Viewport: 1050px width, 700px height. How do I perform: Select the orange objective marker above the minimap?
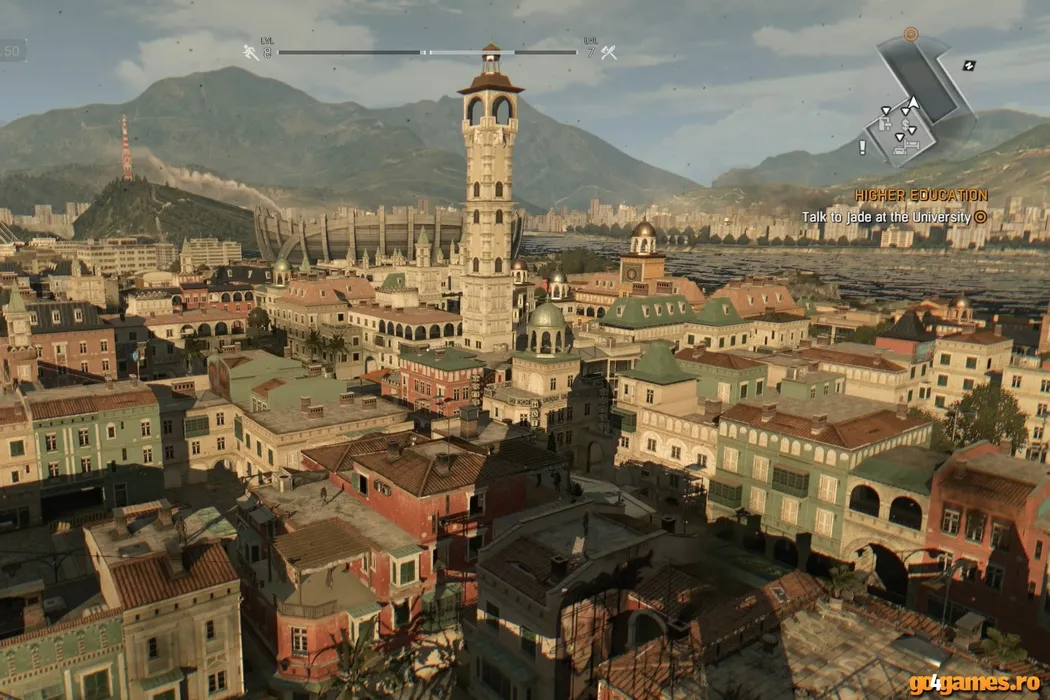tap(910, 34)
